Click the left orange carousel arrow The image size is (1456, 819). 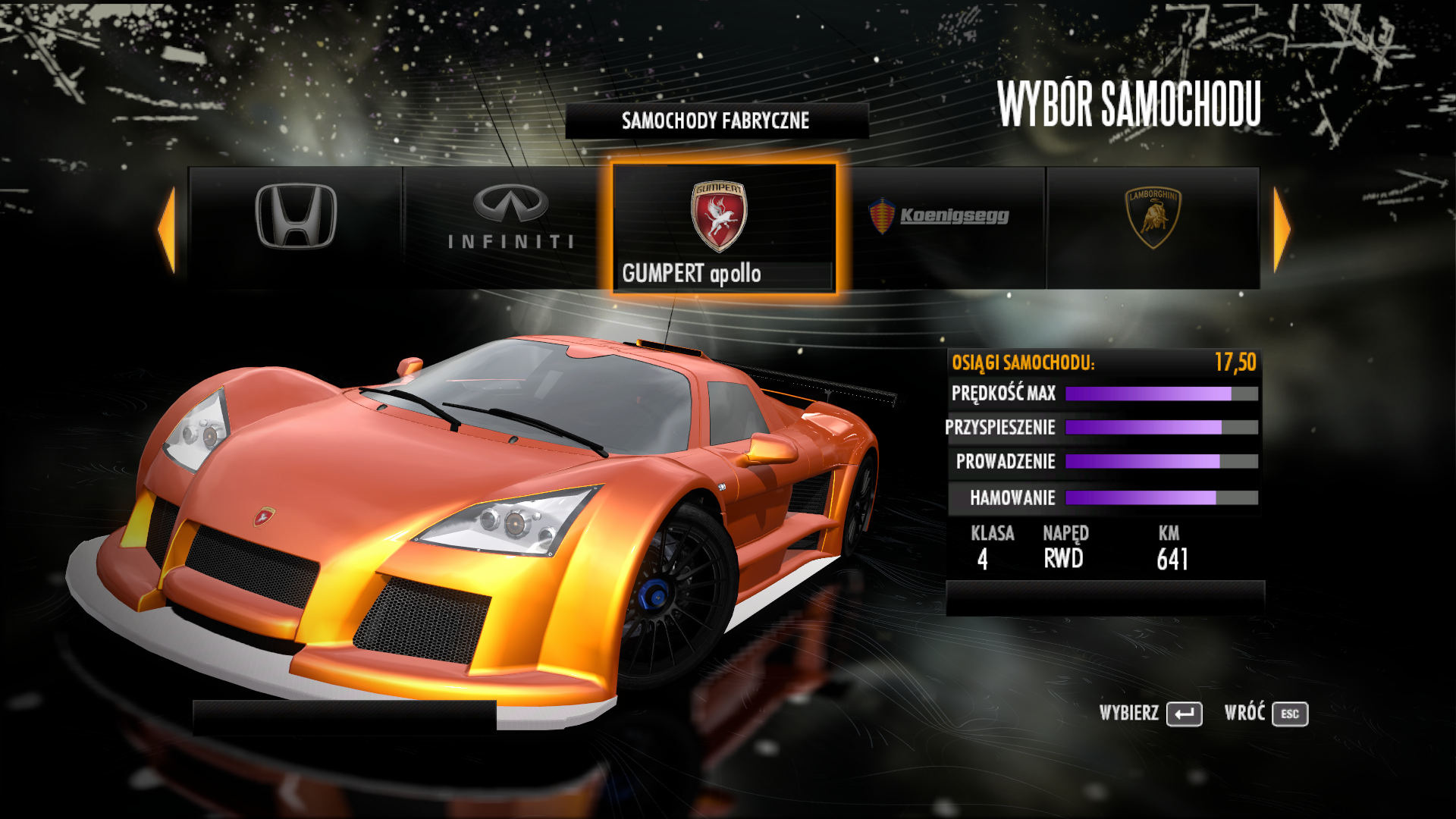tap(167, 229)
